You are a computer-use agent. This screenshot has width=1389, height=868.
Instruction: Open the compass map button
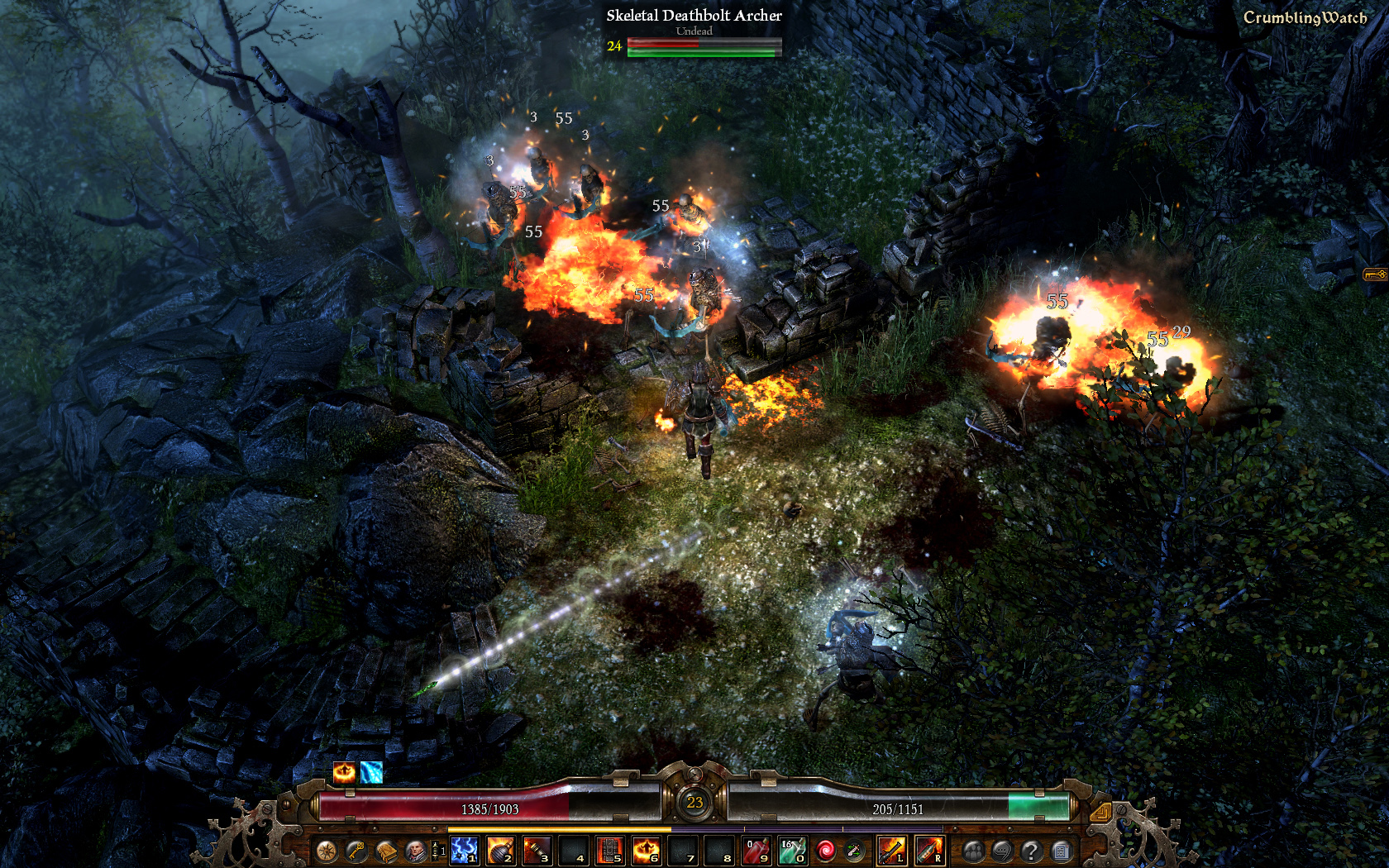(327, 851)
